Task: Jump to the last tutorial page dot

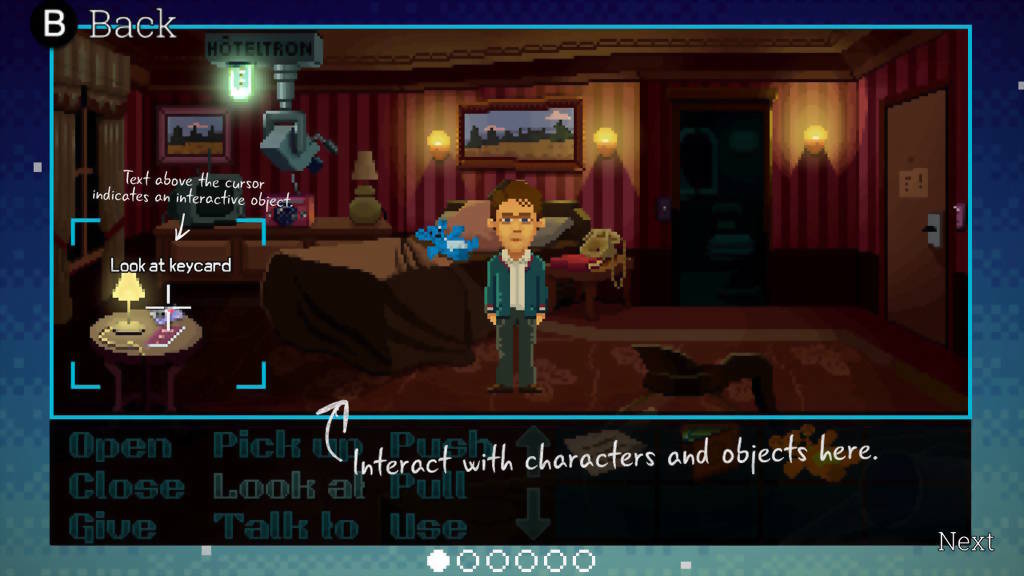Action: point(584,561)
